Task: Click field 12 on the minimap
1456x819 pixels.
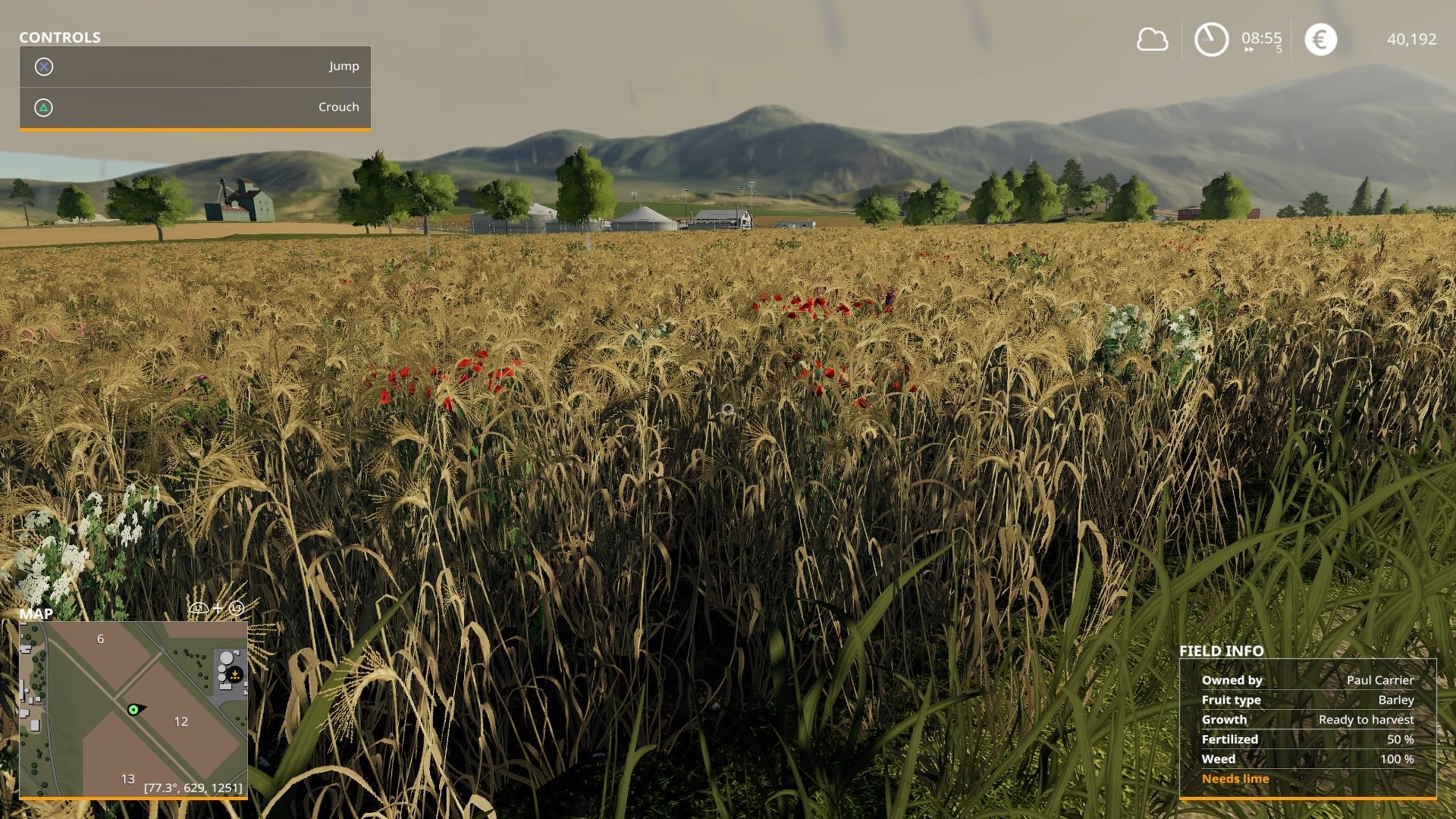Action: click(x=180, y=722)
